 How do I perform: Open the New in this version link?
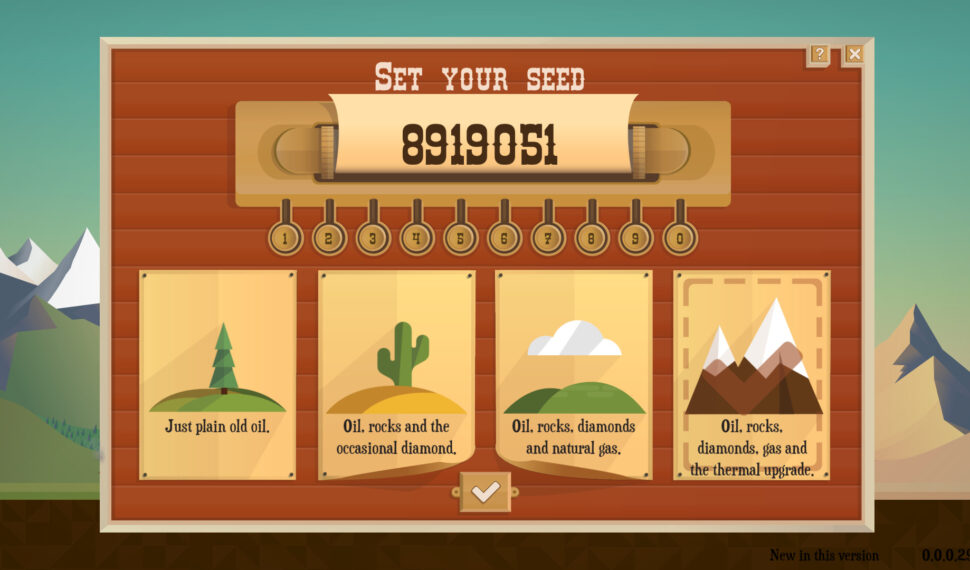824,555
